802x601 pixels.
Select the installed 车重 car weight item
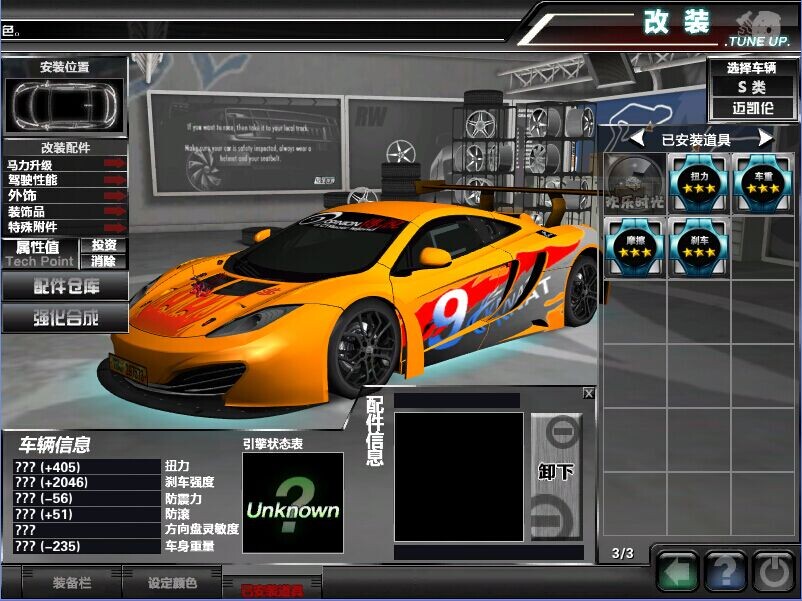(x=765, y=182)
